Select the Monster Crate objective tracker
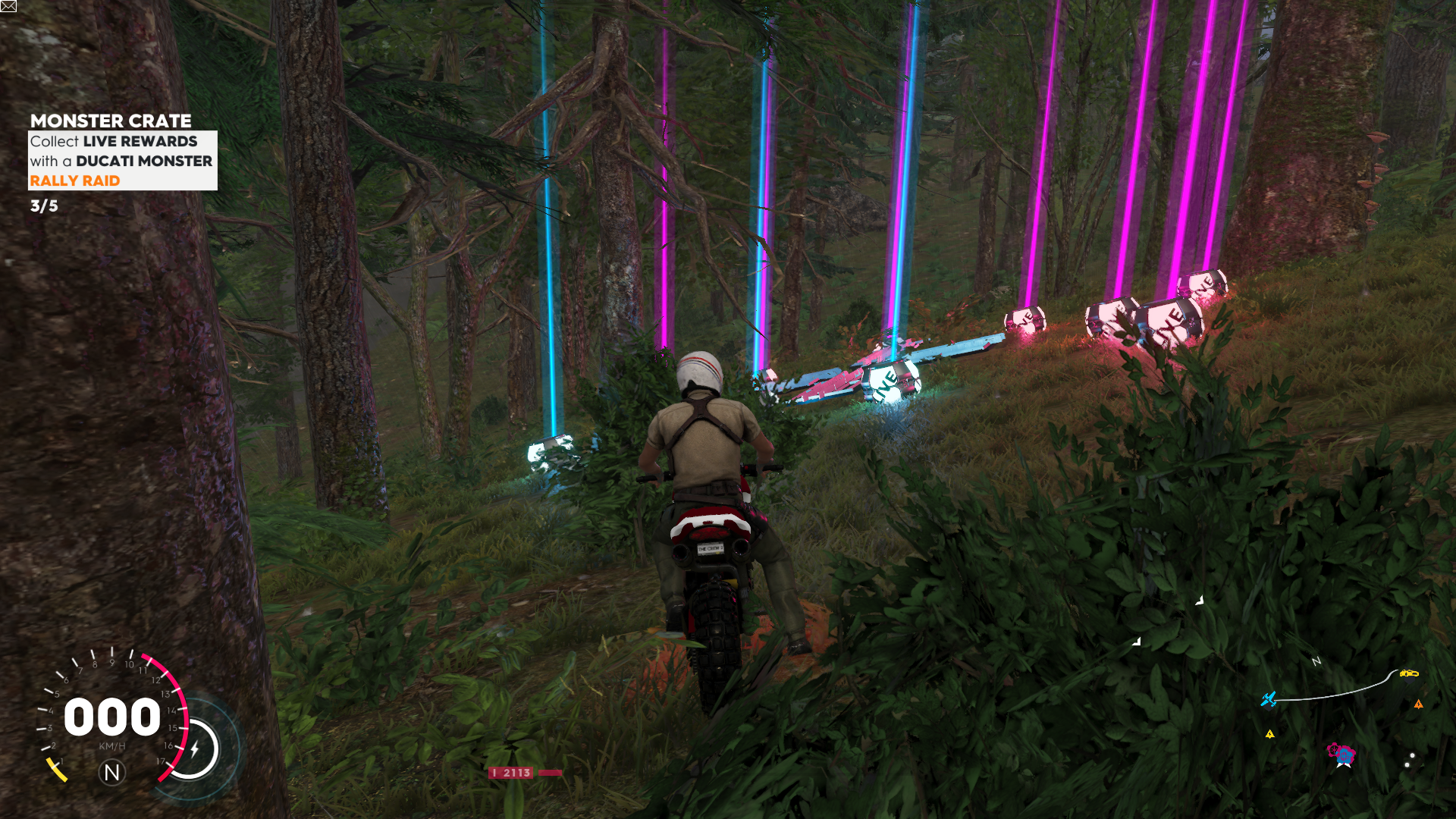The height and width of the screenshot is (819, 1456). tap(122, 152)
